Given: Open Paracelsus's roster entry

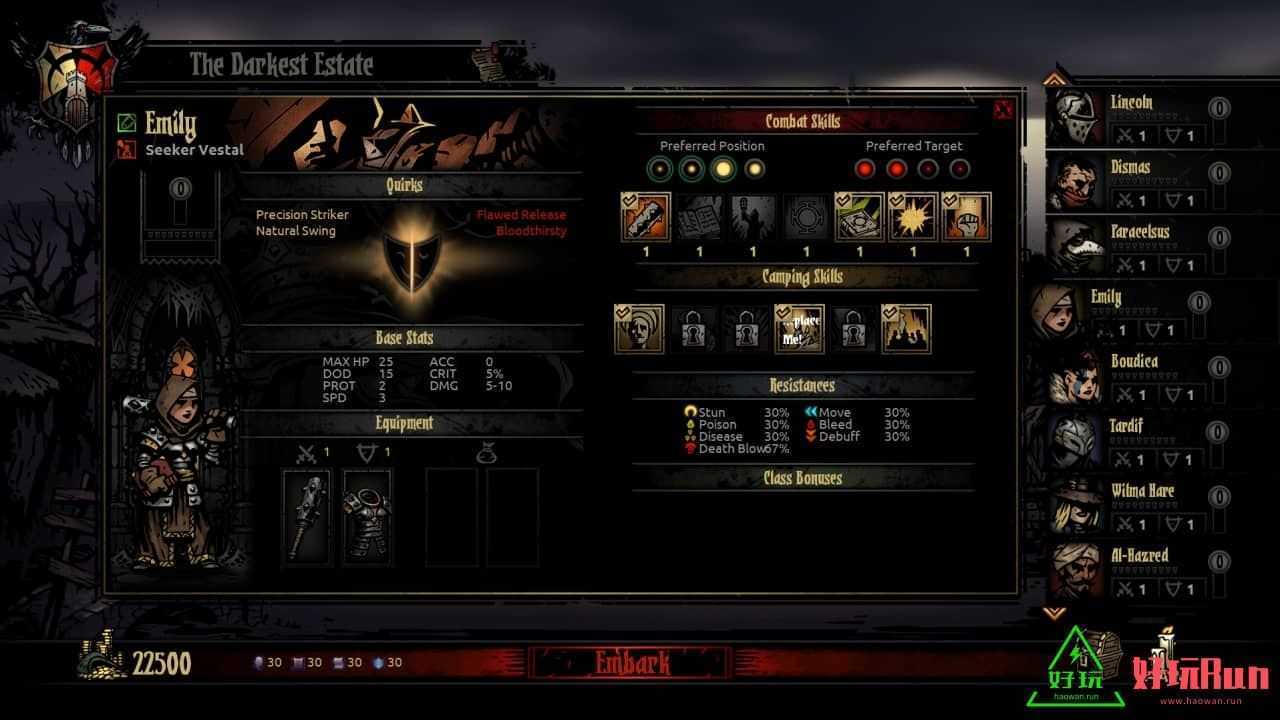Looking at the screenshot, I should point(1130,247).
